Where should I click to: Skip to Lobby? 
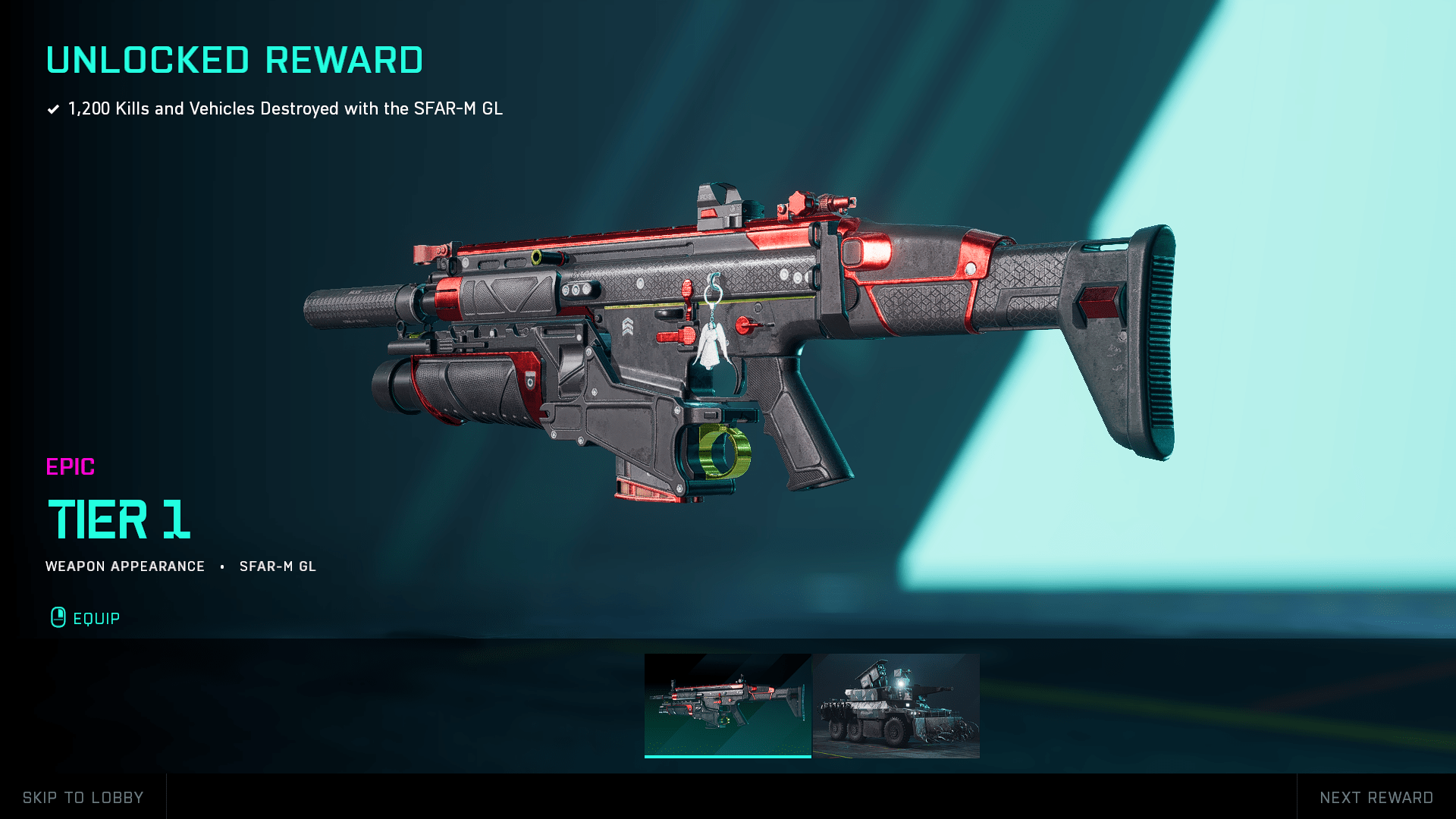[x=83, y=797]
